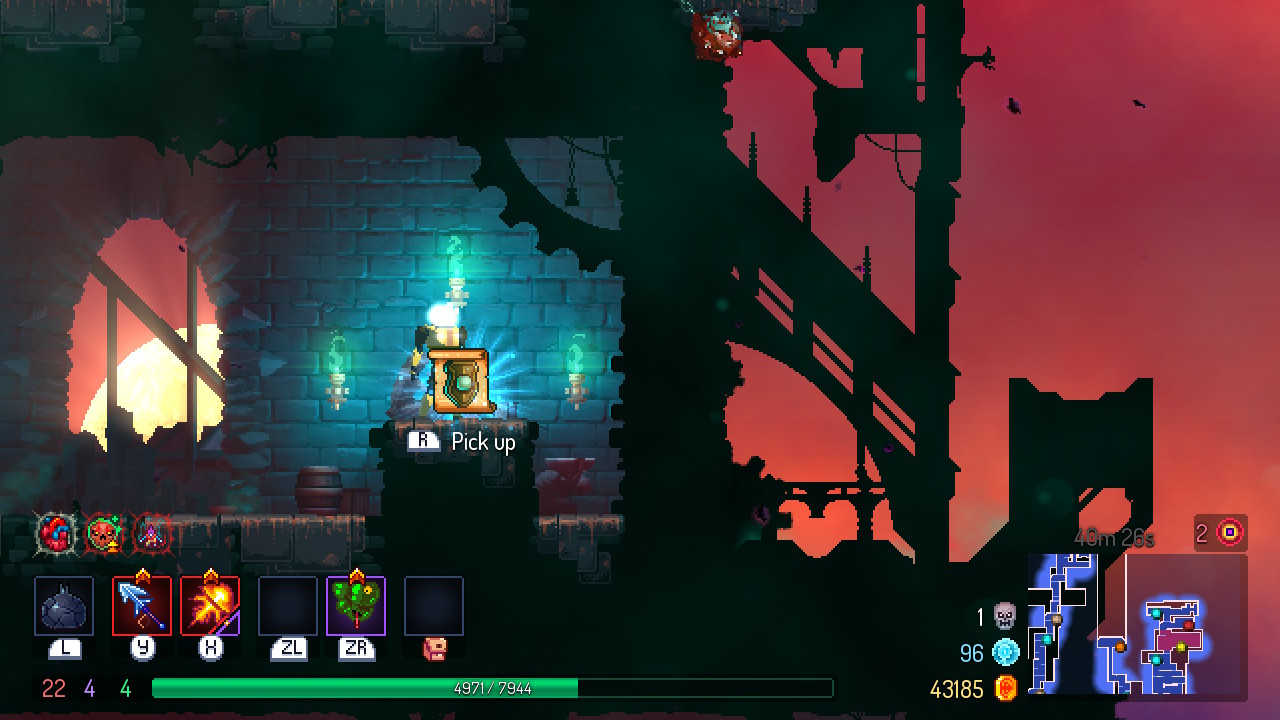Open the backpack inventory icon

click(434, 649)
